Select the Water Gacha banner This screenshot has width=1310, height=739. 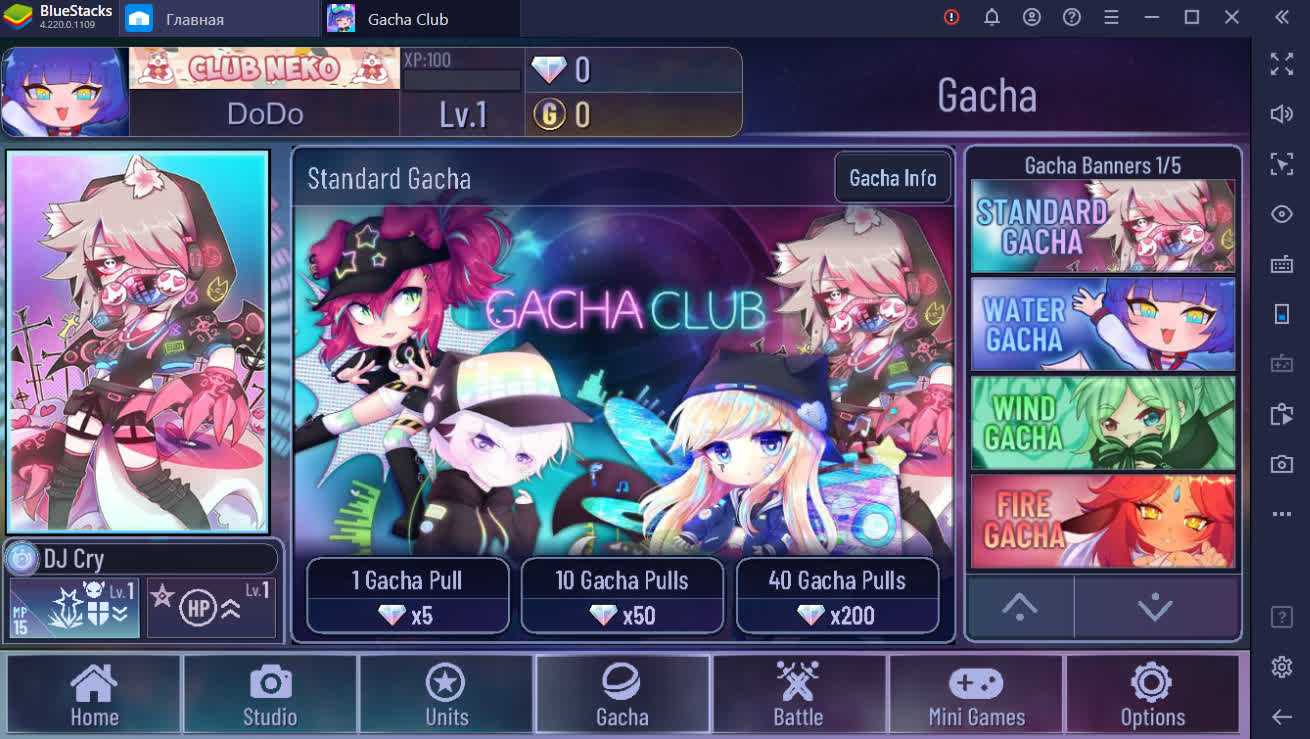pos(1103,324)
